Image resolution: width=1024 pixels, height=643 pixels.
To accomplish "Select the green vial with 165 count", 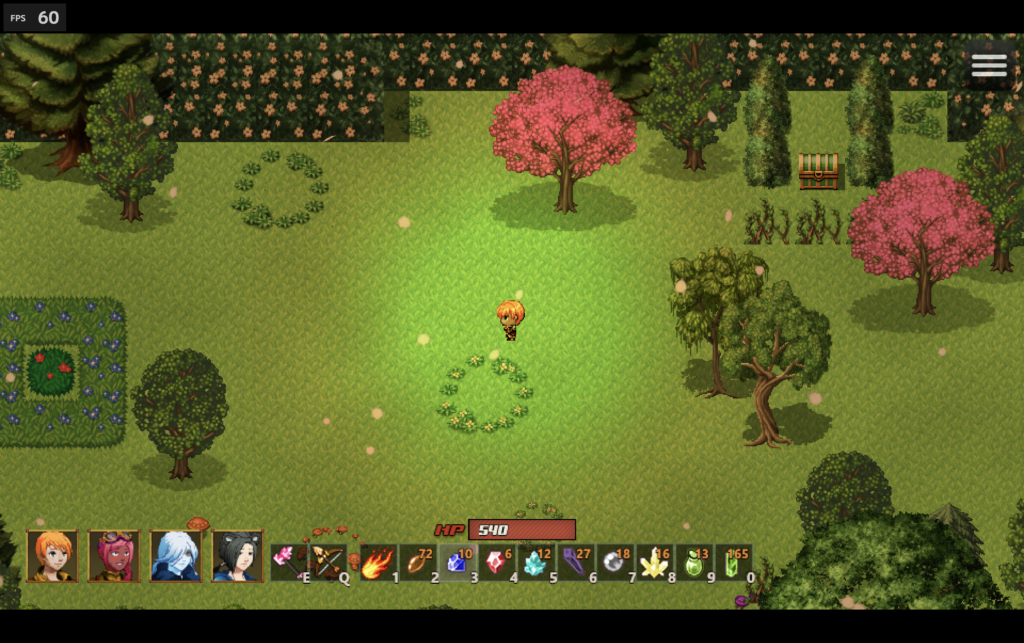I will [x=733, y=563].
